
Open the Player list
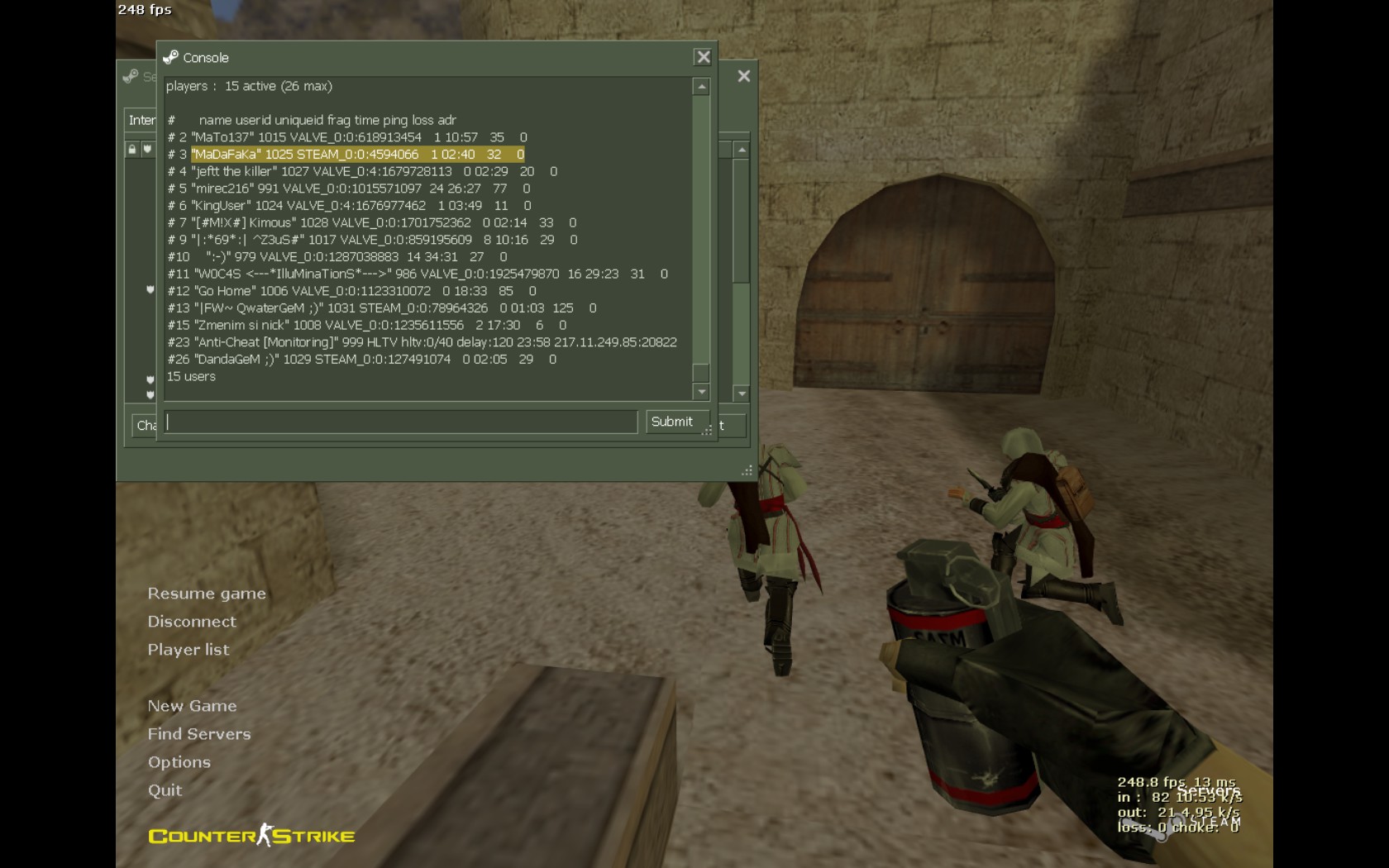[189, 650]
